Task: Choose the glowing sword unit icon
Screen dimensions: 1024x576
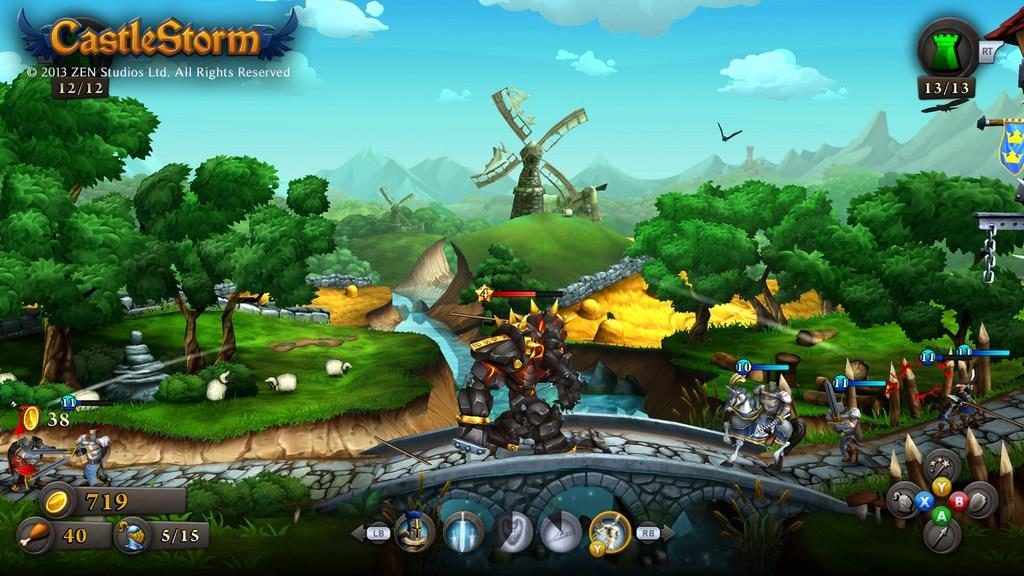Action: click(x=463, y=531)
